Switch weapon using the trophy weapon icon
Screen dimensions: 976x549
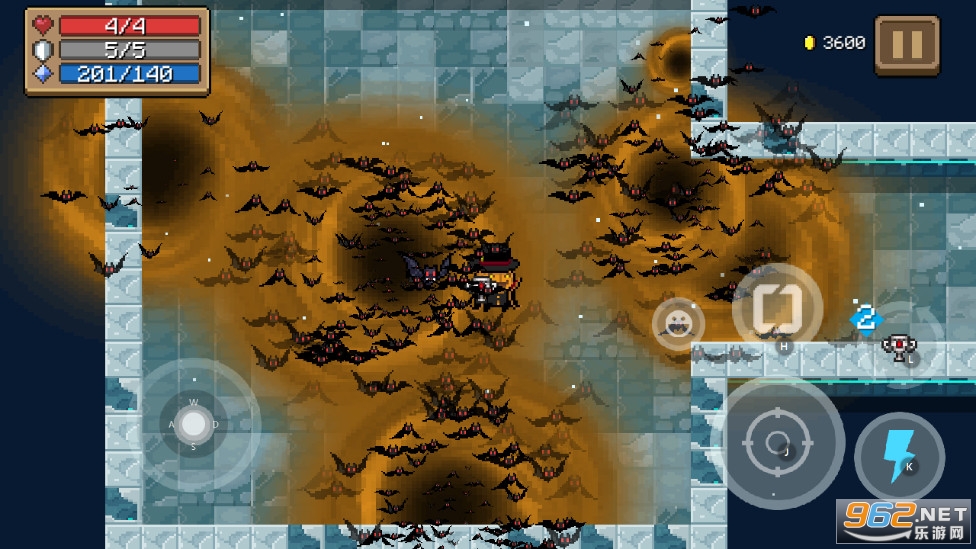tap(900, 346)
